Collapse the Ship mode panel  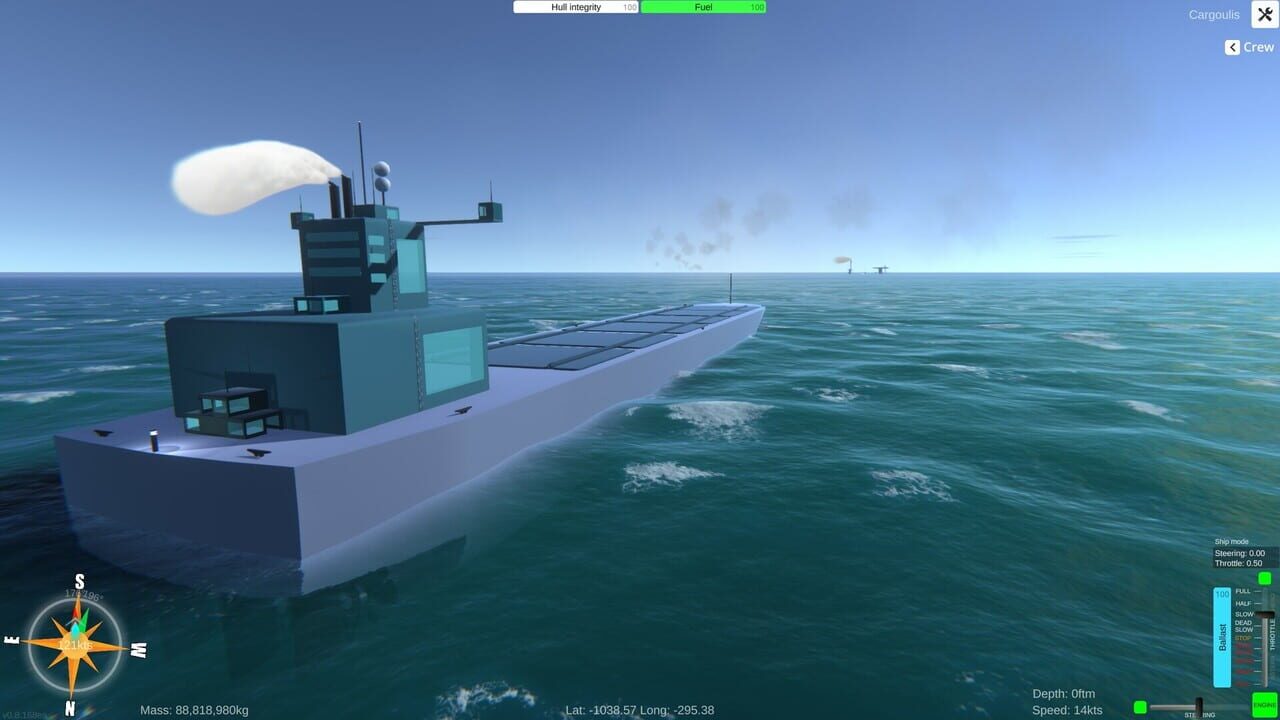click(1231, 541)
